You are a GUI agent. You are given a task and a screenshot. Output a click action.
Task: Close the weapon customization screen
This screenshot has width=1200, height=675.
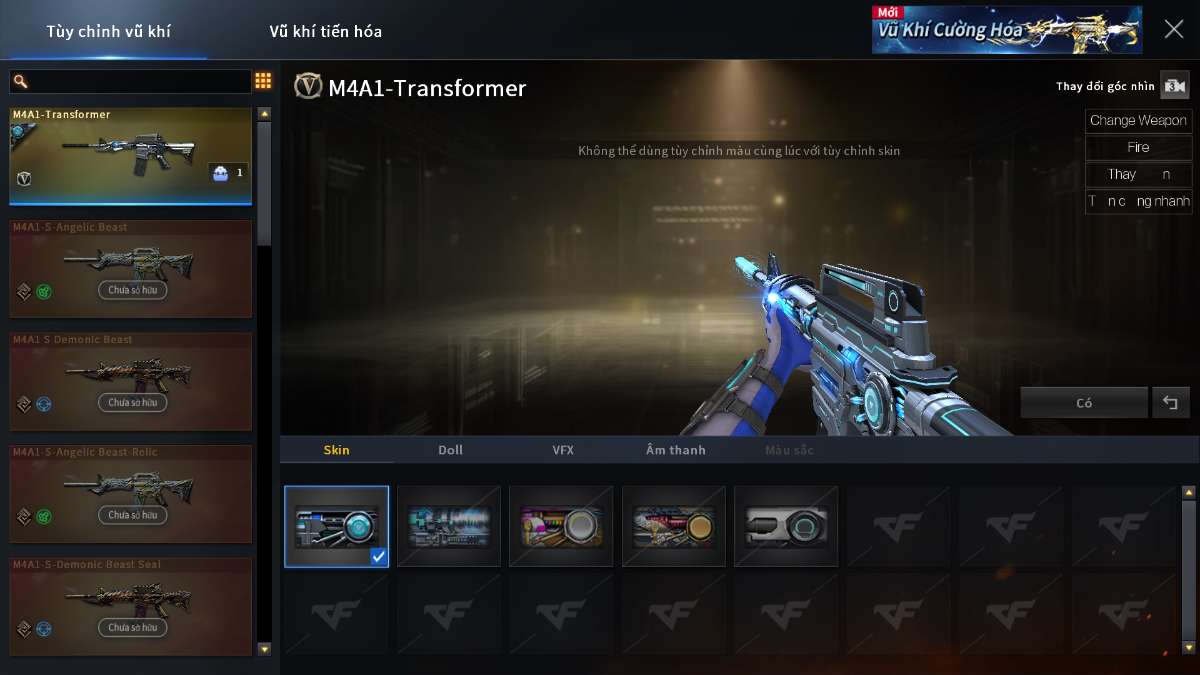1174,29
